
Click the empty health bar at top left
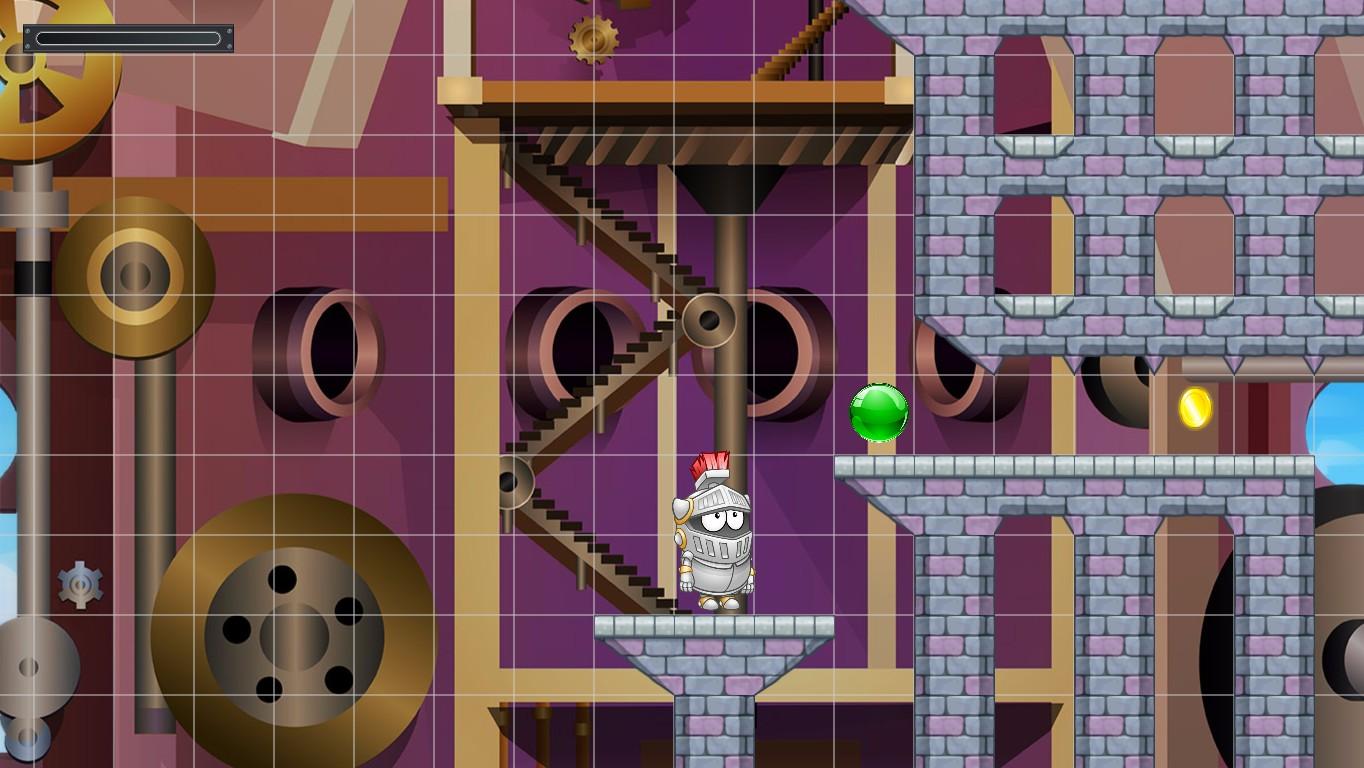click(128, 36)
